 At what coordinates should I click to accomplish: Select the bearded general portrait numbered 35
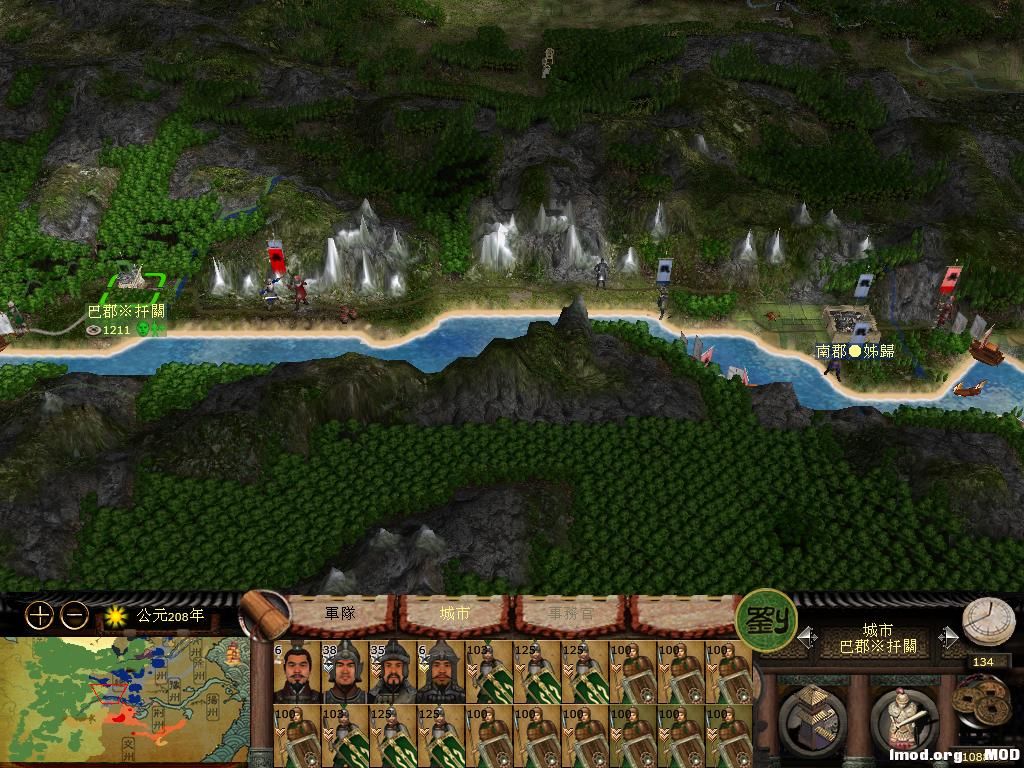pyautogui.click(x=393, y=671)
